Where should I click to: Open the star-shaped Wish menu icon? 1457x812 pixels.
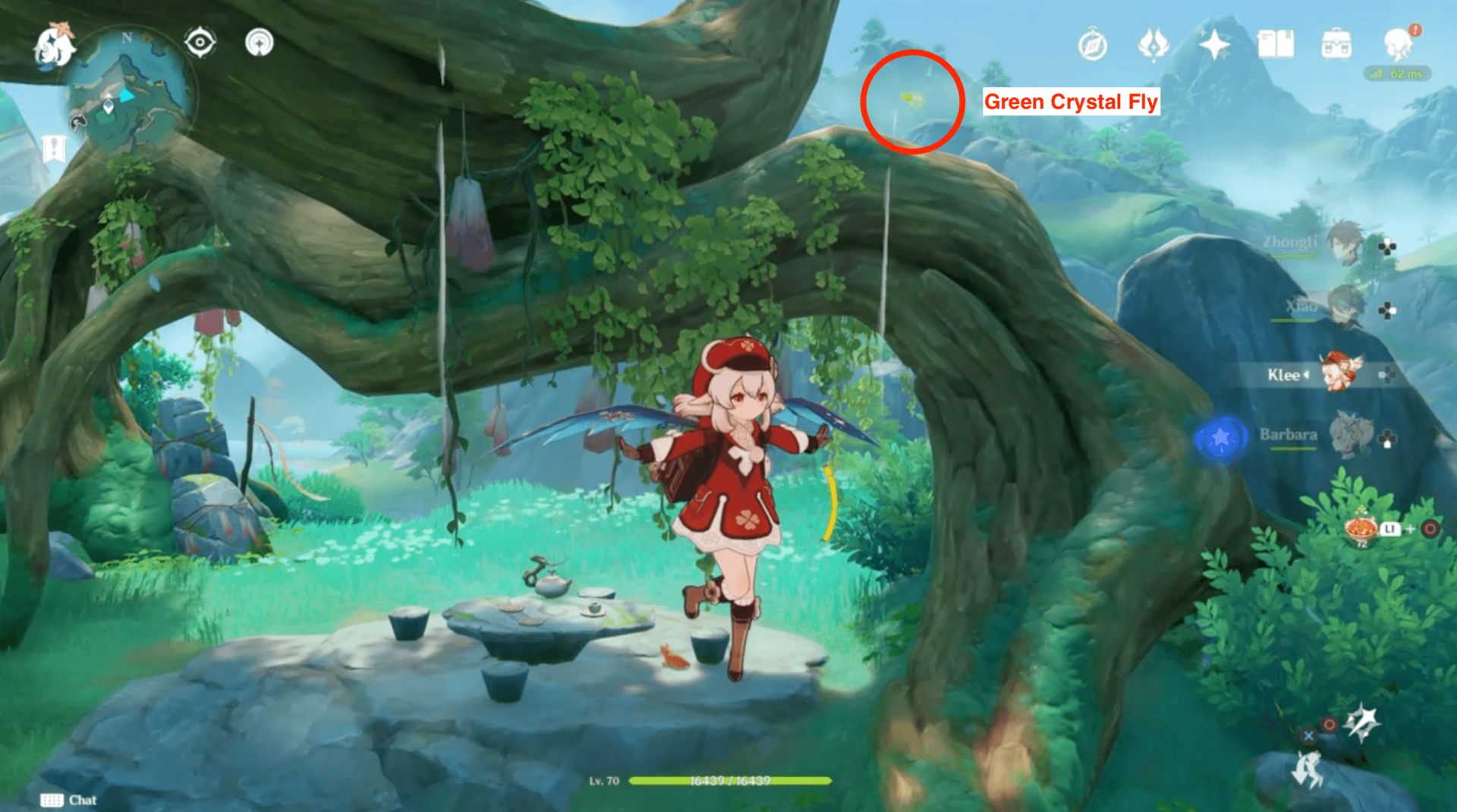pyautogui.click(x=1215, y=44)
